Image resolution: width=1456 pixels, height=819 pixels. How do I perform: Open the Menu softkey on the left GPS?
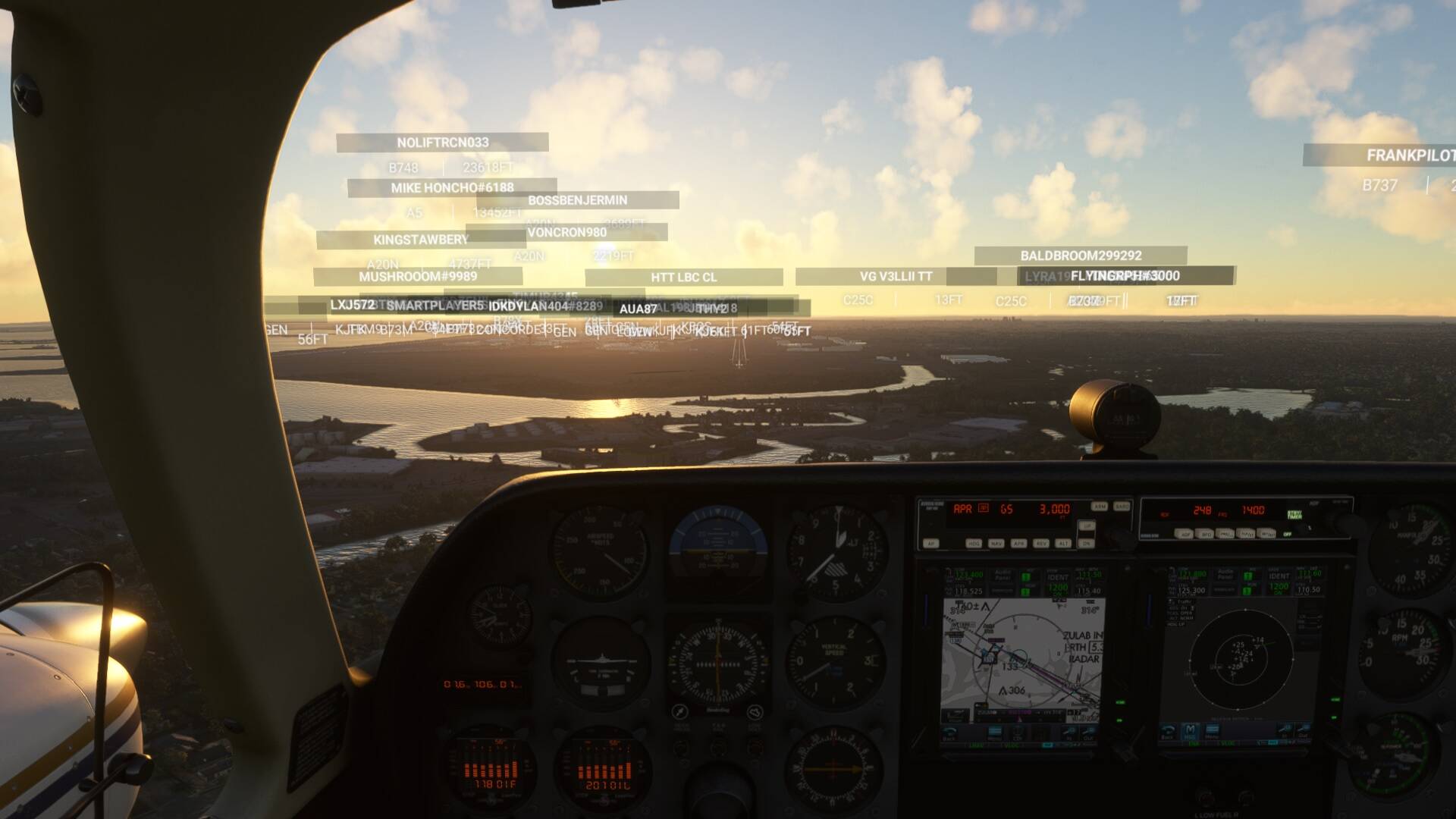[994, 731]
